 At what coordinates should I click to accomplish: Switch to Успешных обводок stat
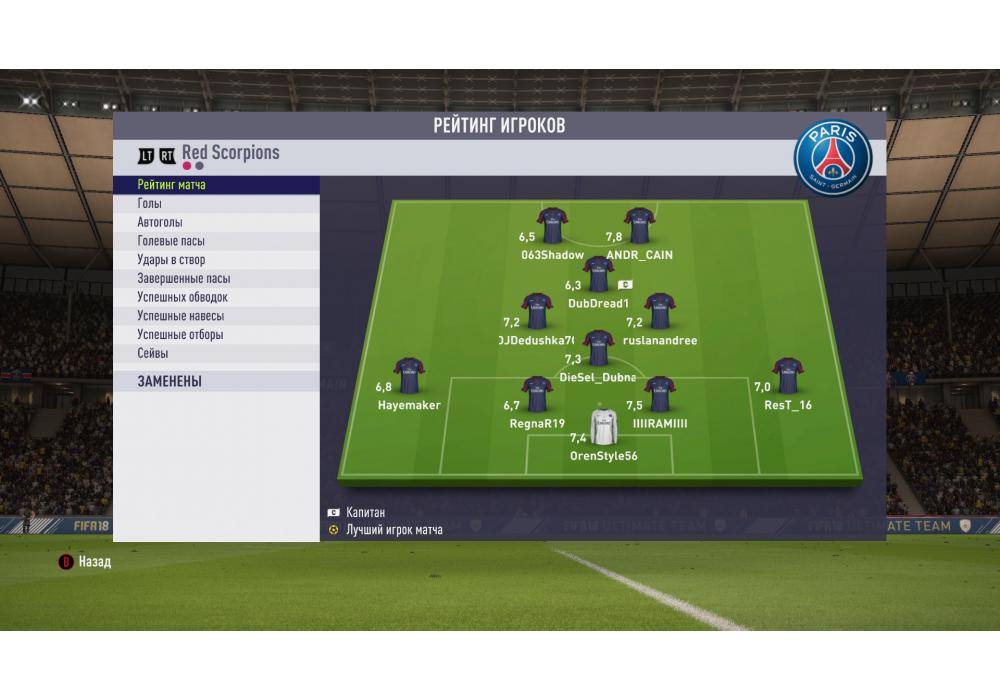tap(216, 297)
